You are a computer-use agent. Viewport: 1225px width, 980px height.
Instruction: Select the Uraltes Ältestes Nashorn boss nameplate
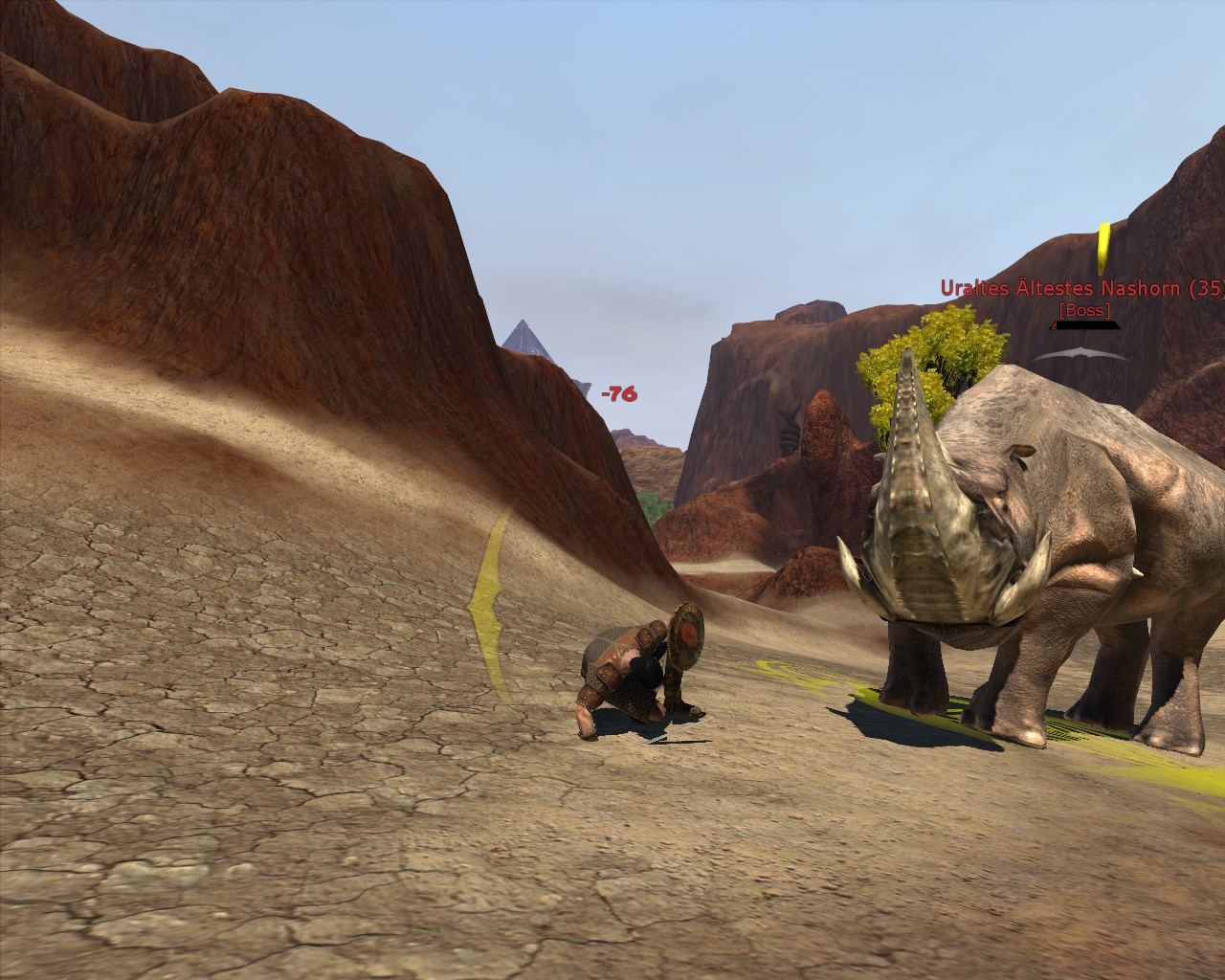coord(1081,288)
